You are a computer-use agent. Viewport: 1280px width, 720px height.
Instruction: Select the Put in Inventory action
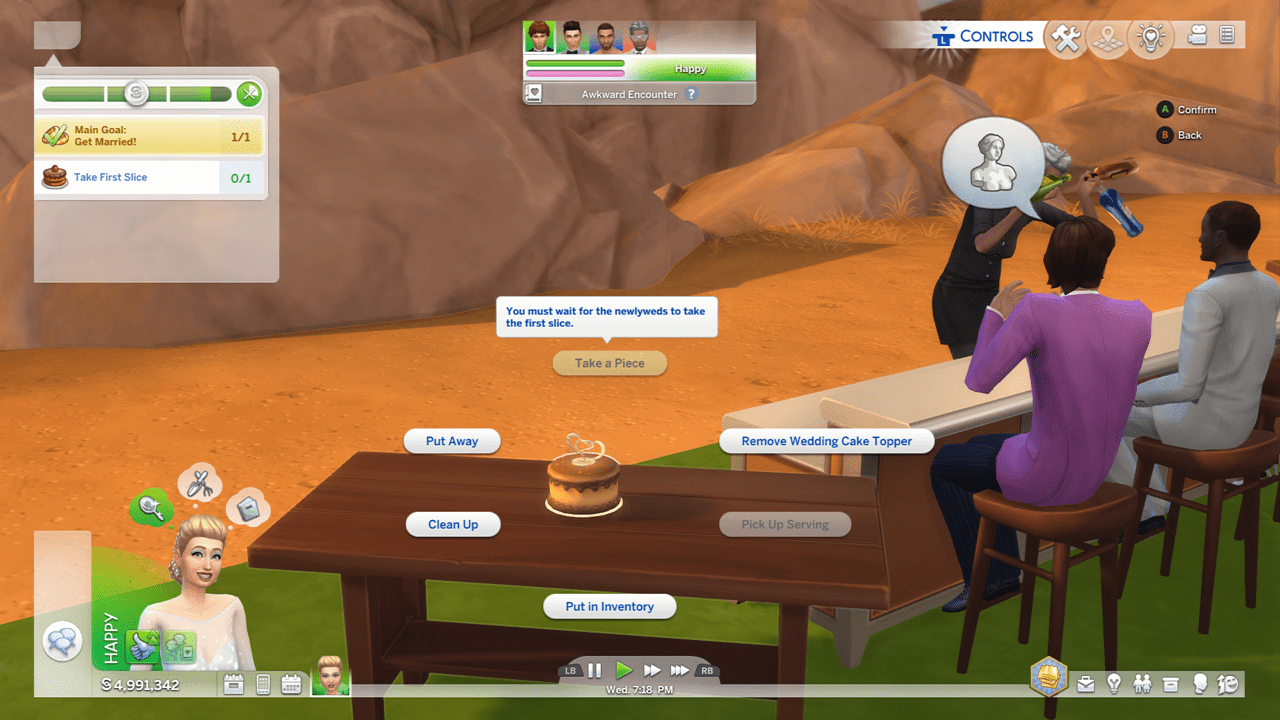click(x=609, y=606)
